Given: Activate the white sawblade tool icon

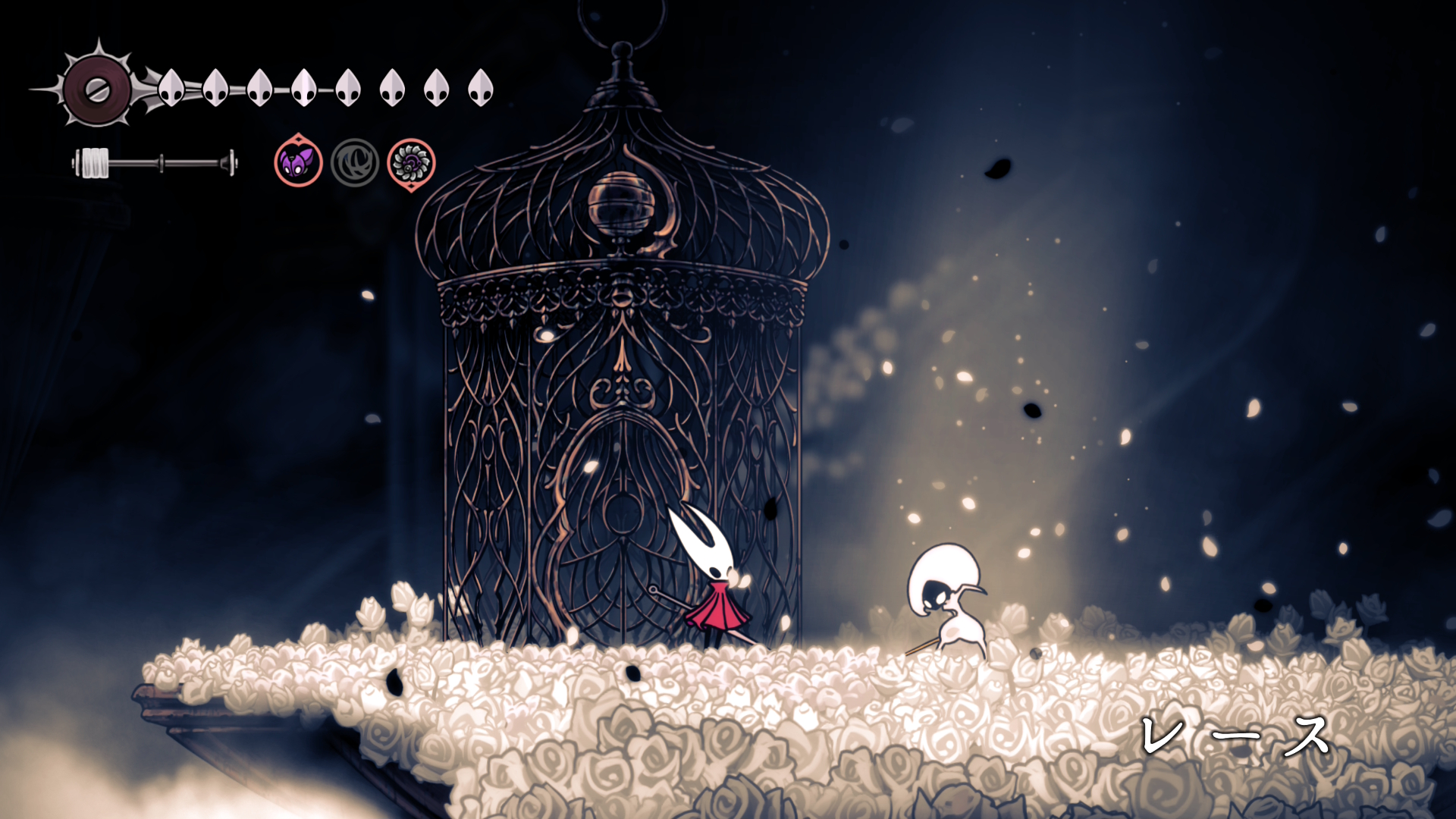Looking at the screenshot, I should (411, 162).
